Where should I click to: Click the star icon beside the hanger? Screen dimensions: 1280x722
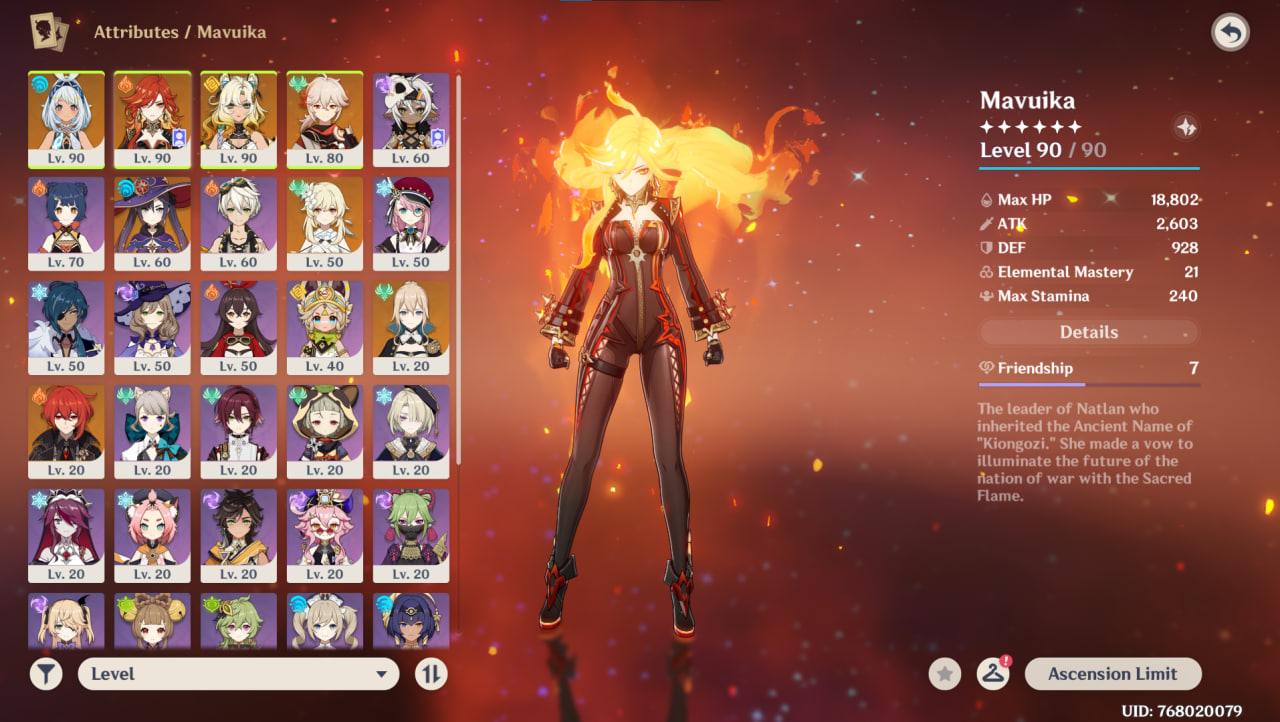tap(944, 674)
